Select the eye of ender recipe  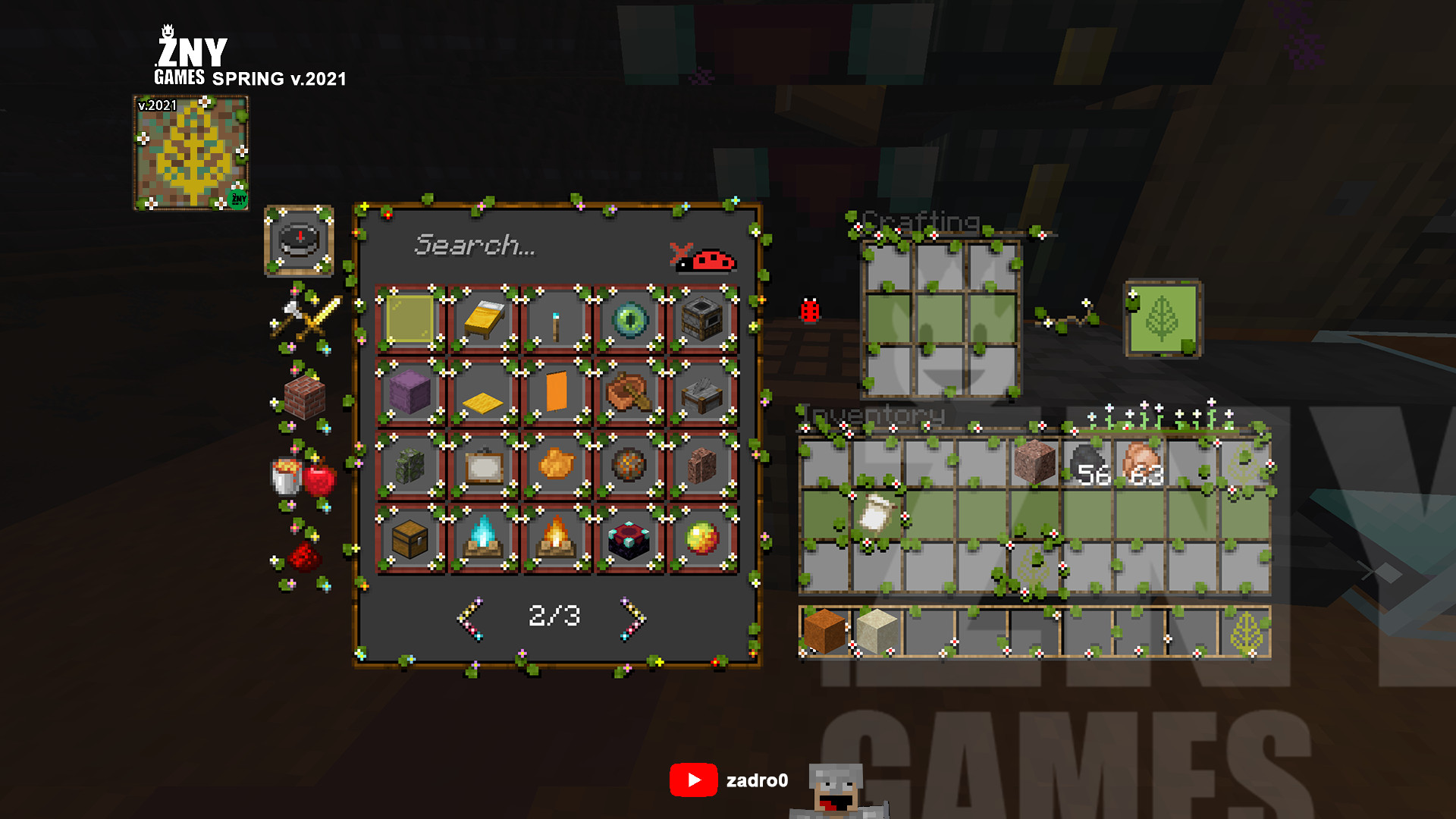[629, 319]
